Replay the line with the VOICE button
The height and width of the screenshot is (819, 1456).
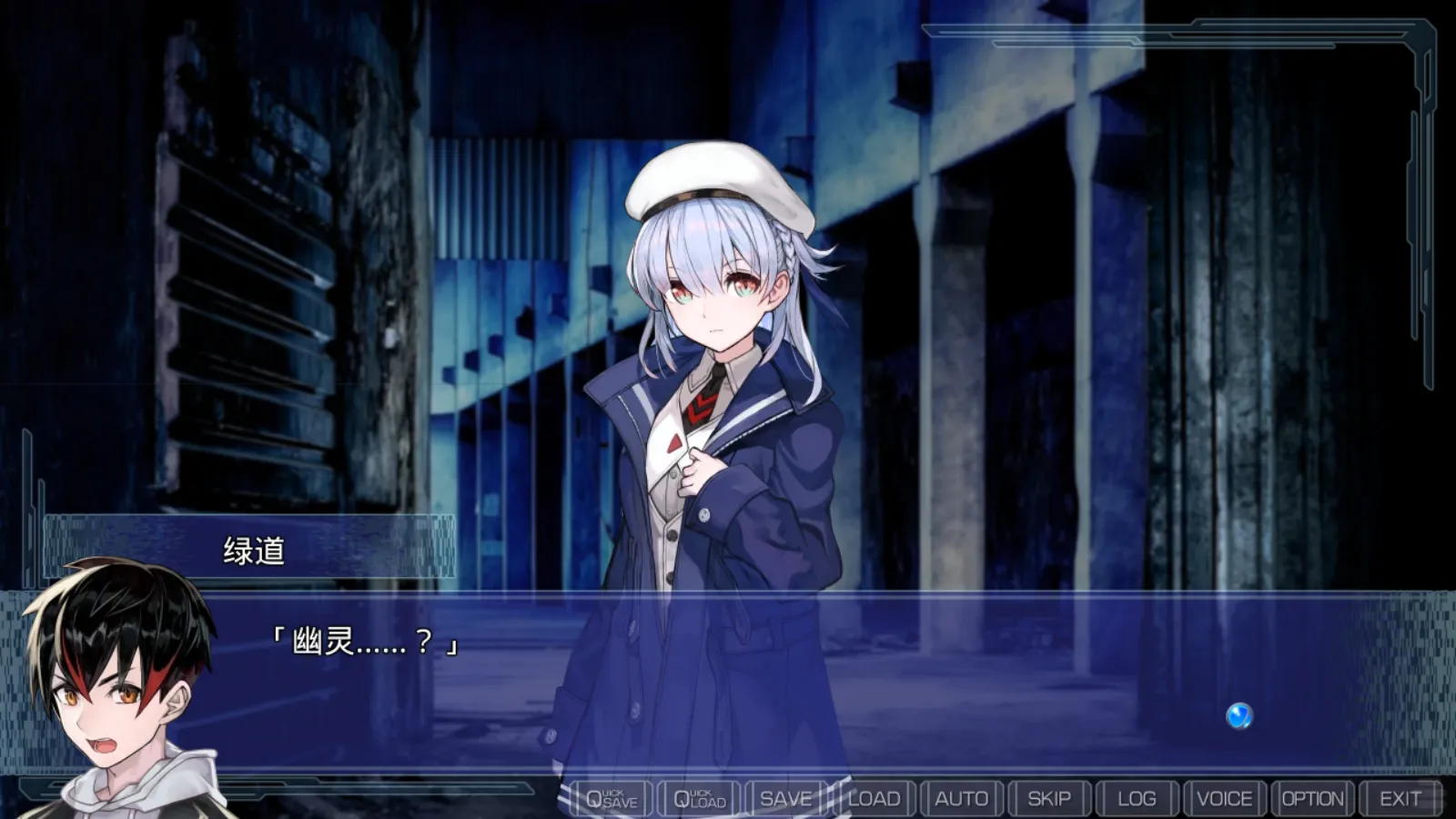[x=1226, y=797]
